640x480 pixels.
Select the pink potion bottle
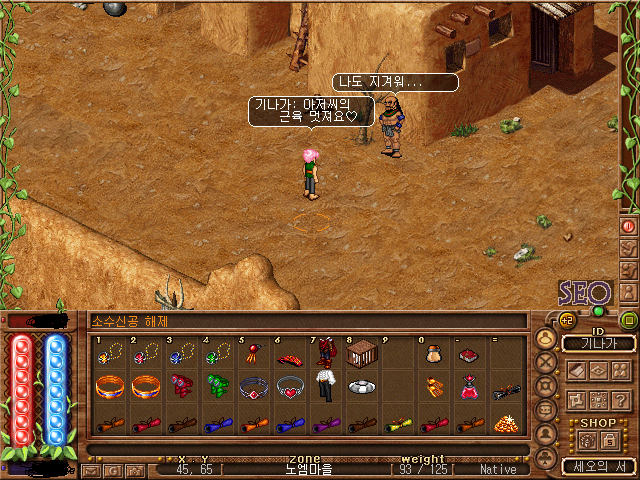coord(468,388)
